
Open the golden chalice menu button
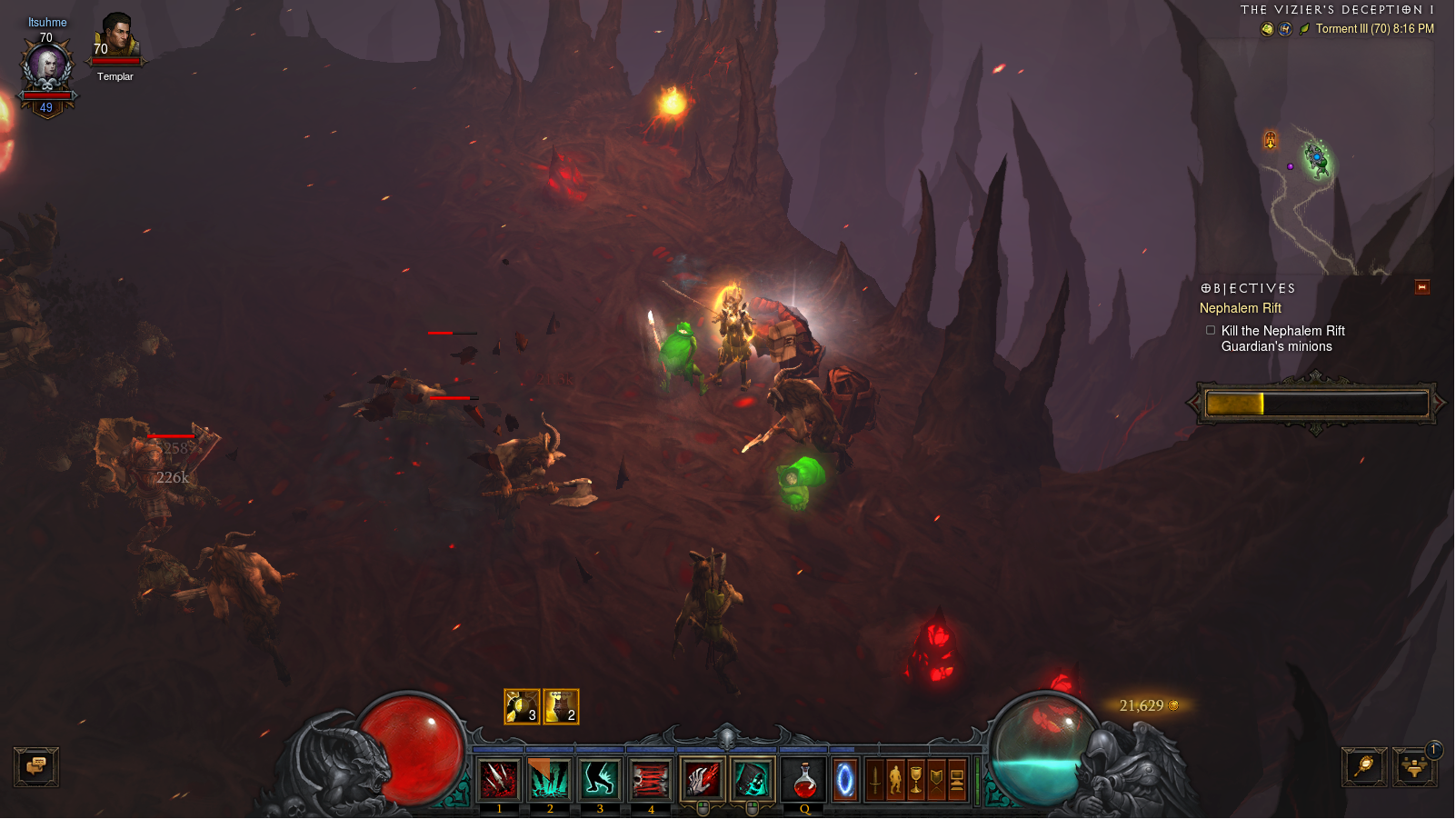916,780
